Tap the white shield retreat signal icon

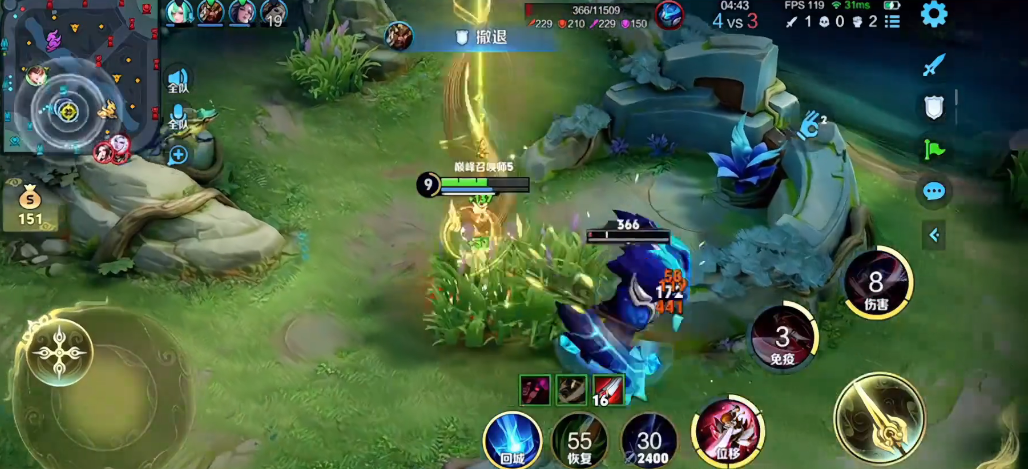(x=934, y=107)
